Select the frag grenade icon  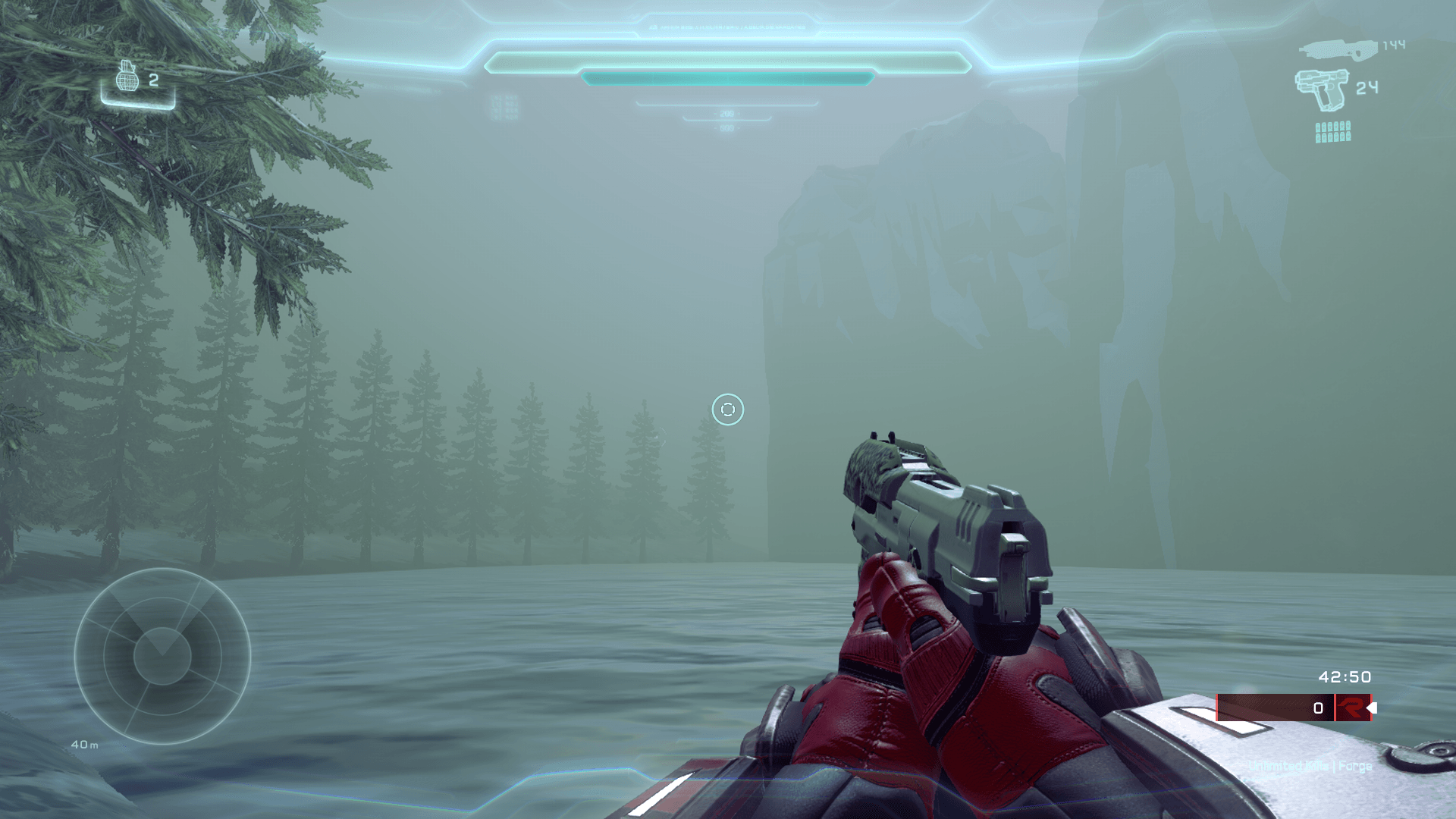(127, 77)
